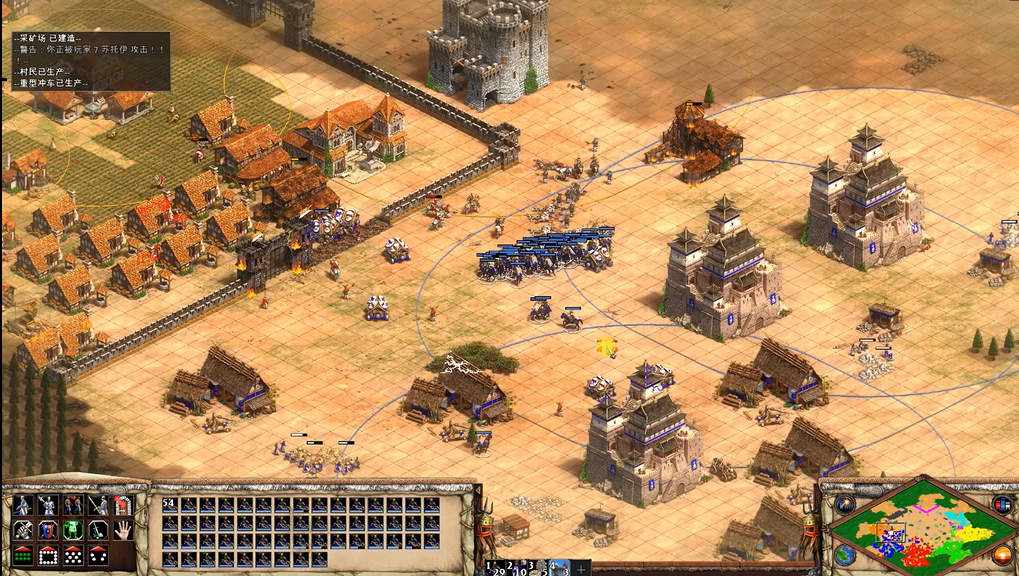Image resolution: width=1019 pixels, height=576 pixels.
Task: Select control group 4 with 3 units
Action: pos(558,568)
